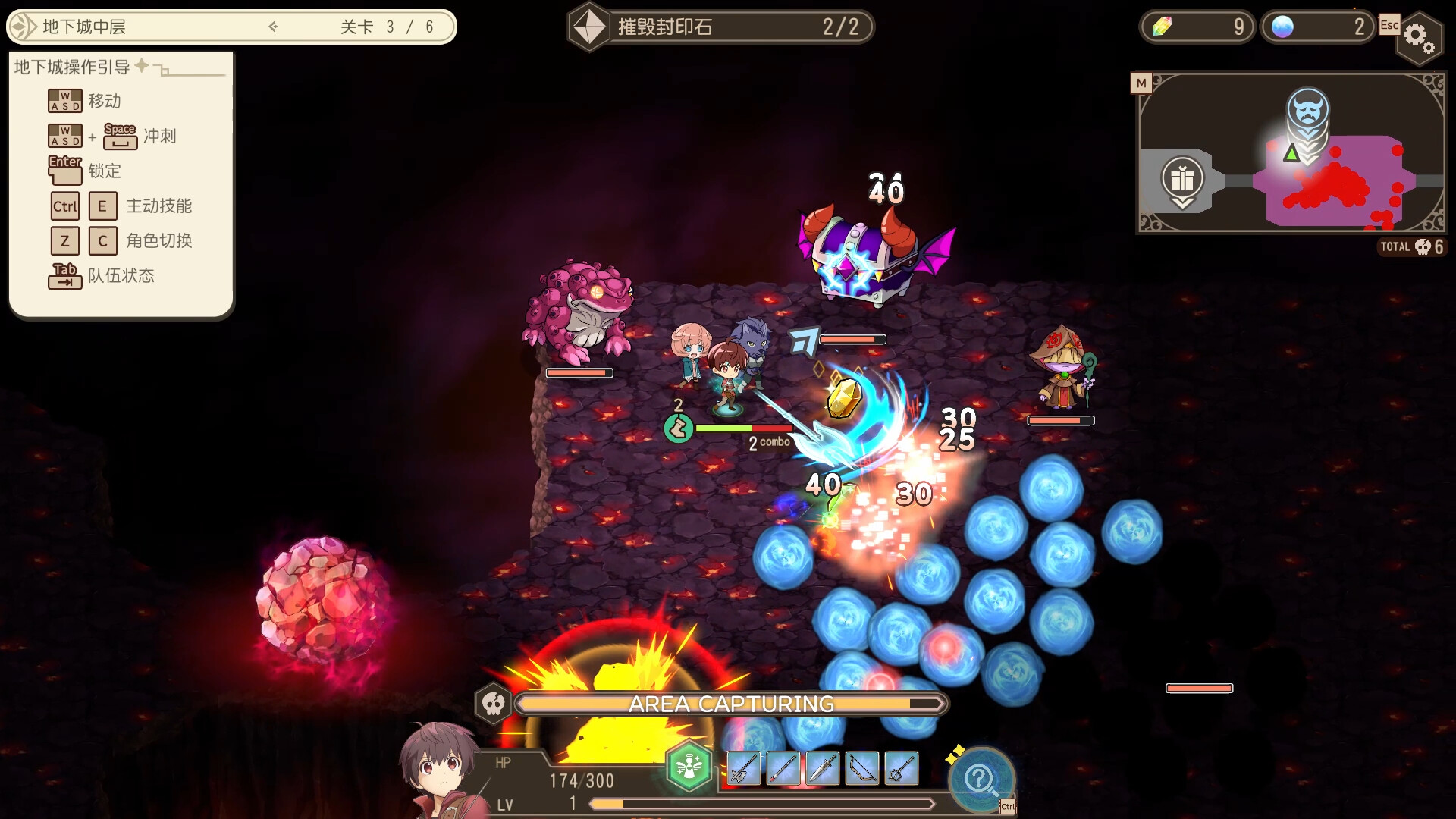Select the gift box room marker on minimap
Image resolution: width=1456 pixels, height=819 pixels.
(x=1182, y=180)
